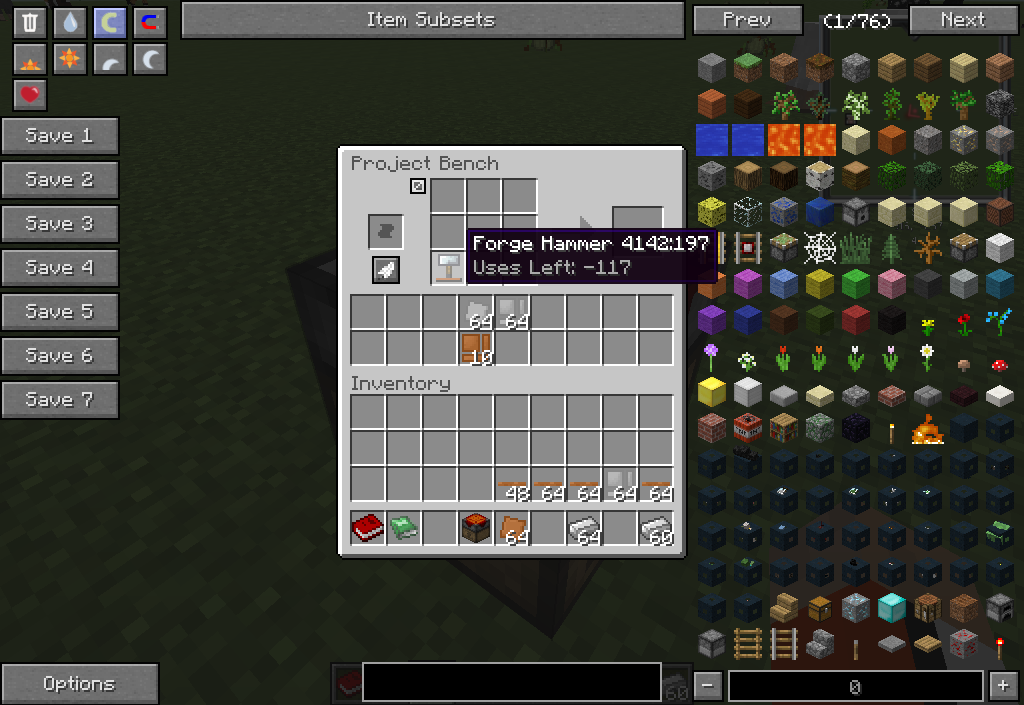Click the item search text field
Viewport: 1024px width, 705px height.
tap(511, 682)
